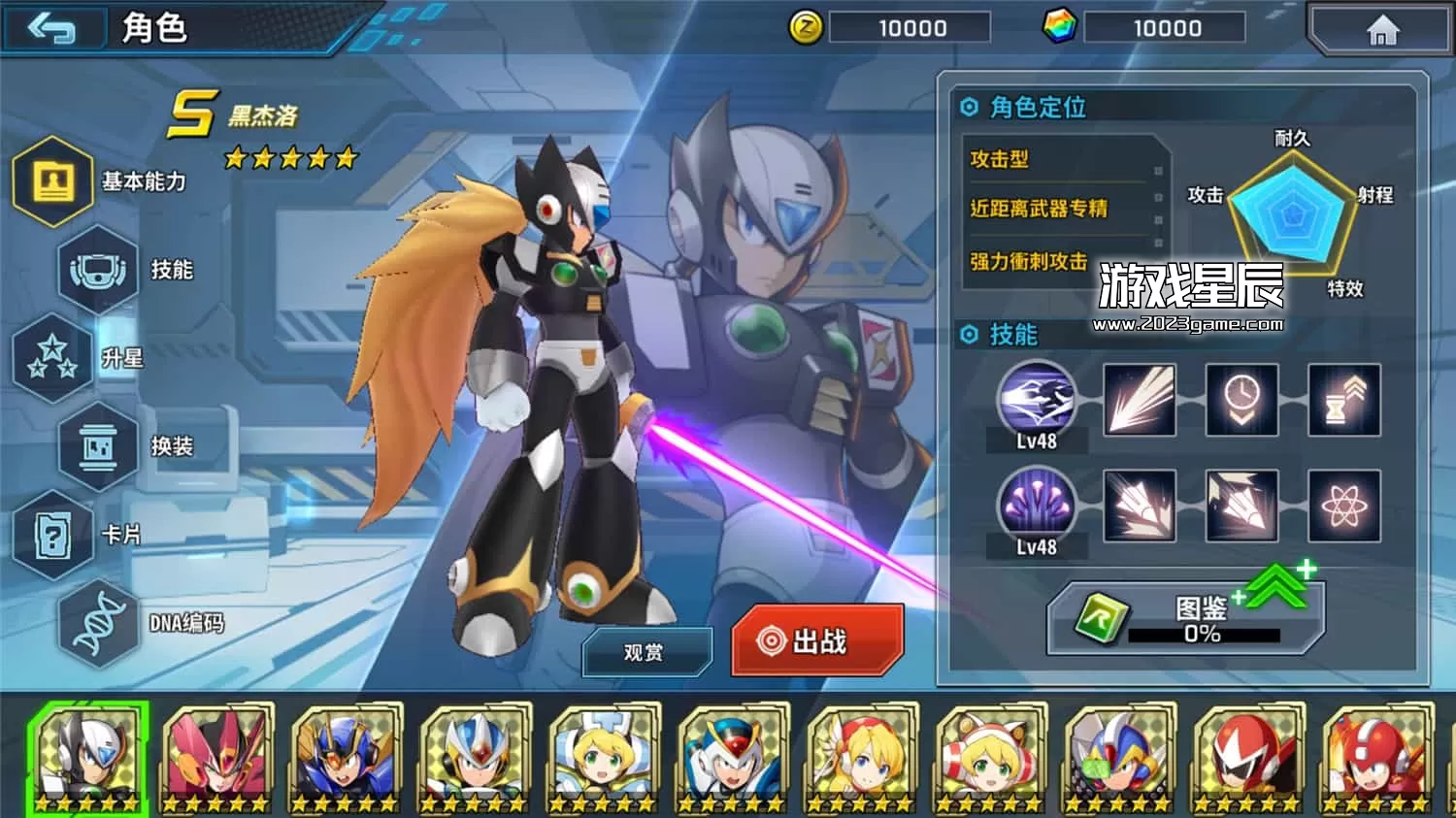Open the DNA编码 section
The width and height of the screenshot is (1456, 818).
[x=99, y=623]
